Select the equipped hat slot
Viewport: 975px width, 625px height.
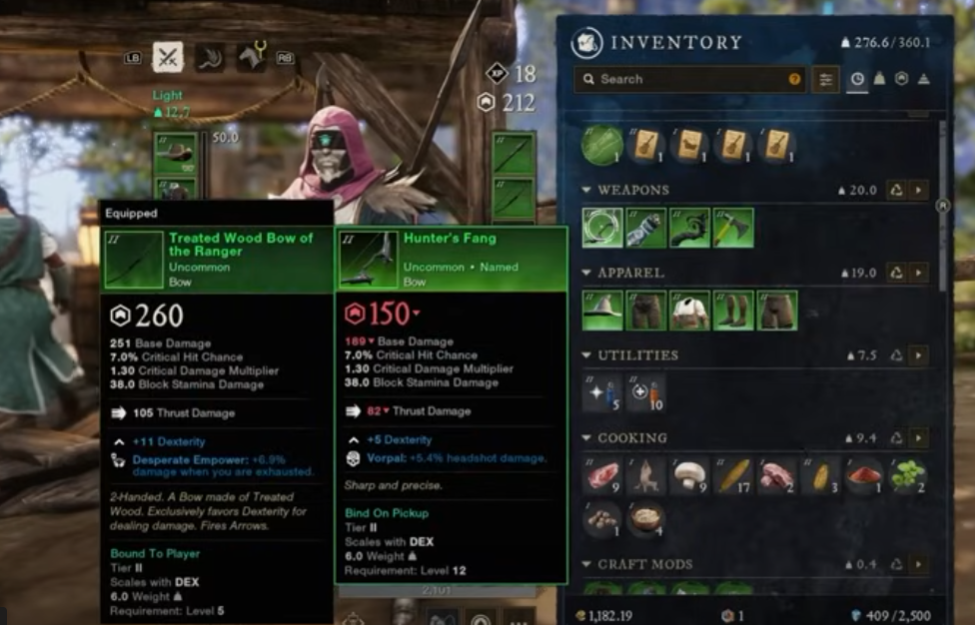[x=177, y=152]
